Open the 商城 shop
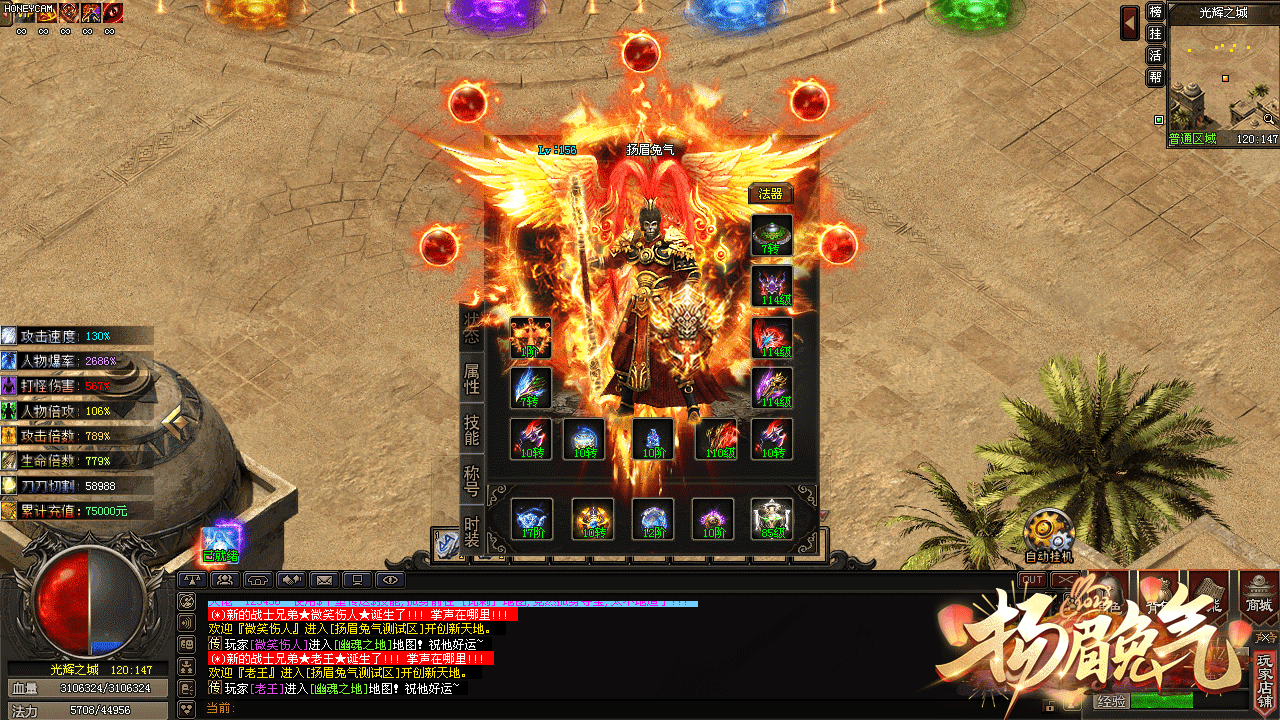Image resolution: width=1280 pixels, height=720 pixels. pyautogui.click(x=1259, y=594)
